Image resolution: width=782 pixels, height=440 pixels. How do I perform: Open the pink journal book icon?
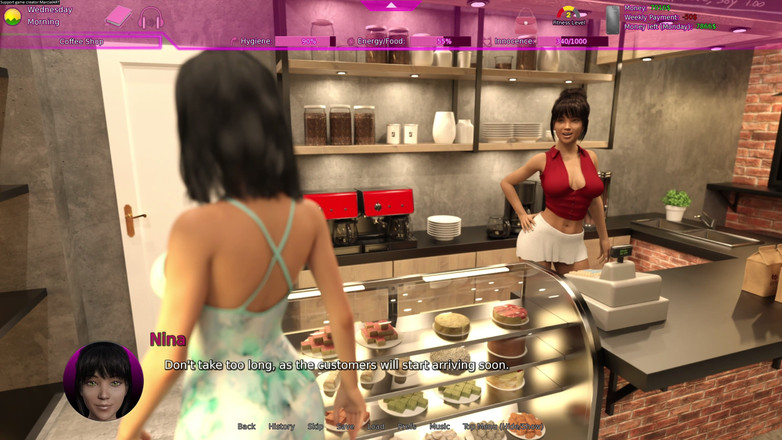[118, 16]
